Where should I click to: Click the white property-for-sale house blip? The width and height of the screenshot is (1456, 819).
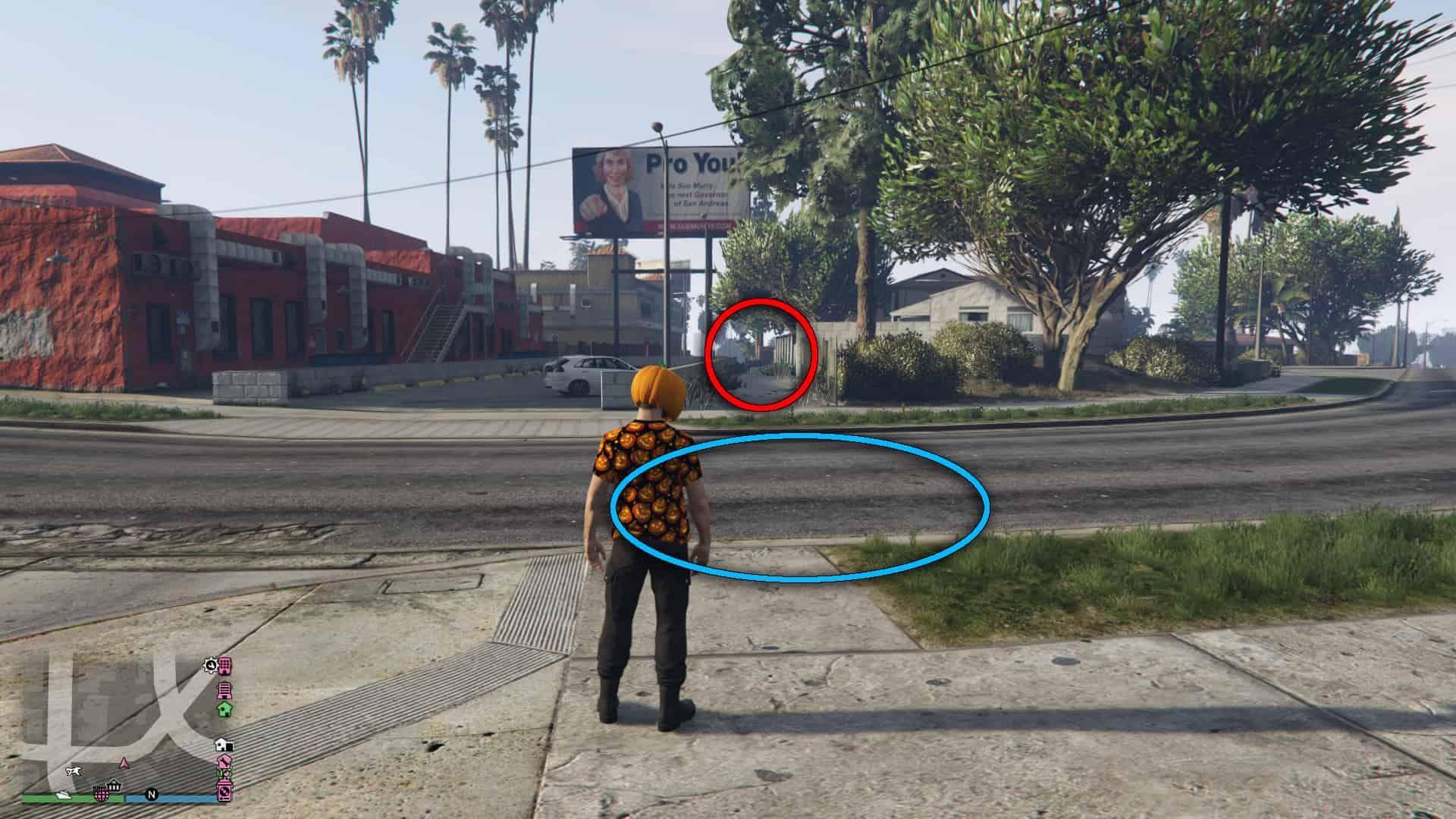click(x=224, y=745)
